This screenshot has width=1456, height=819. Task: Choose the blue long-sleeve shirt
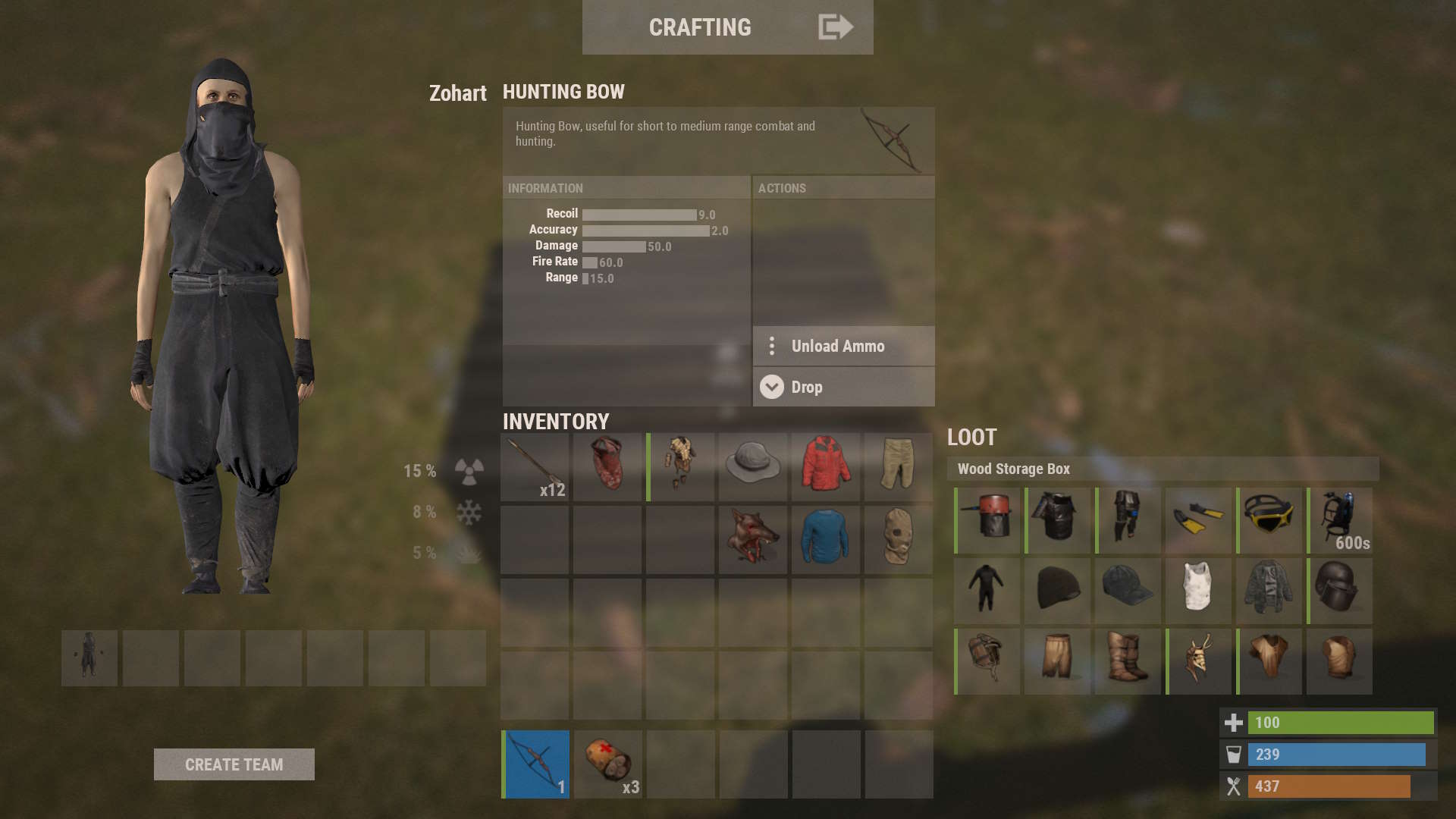click(825, 538)
